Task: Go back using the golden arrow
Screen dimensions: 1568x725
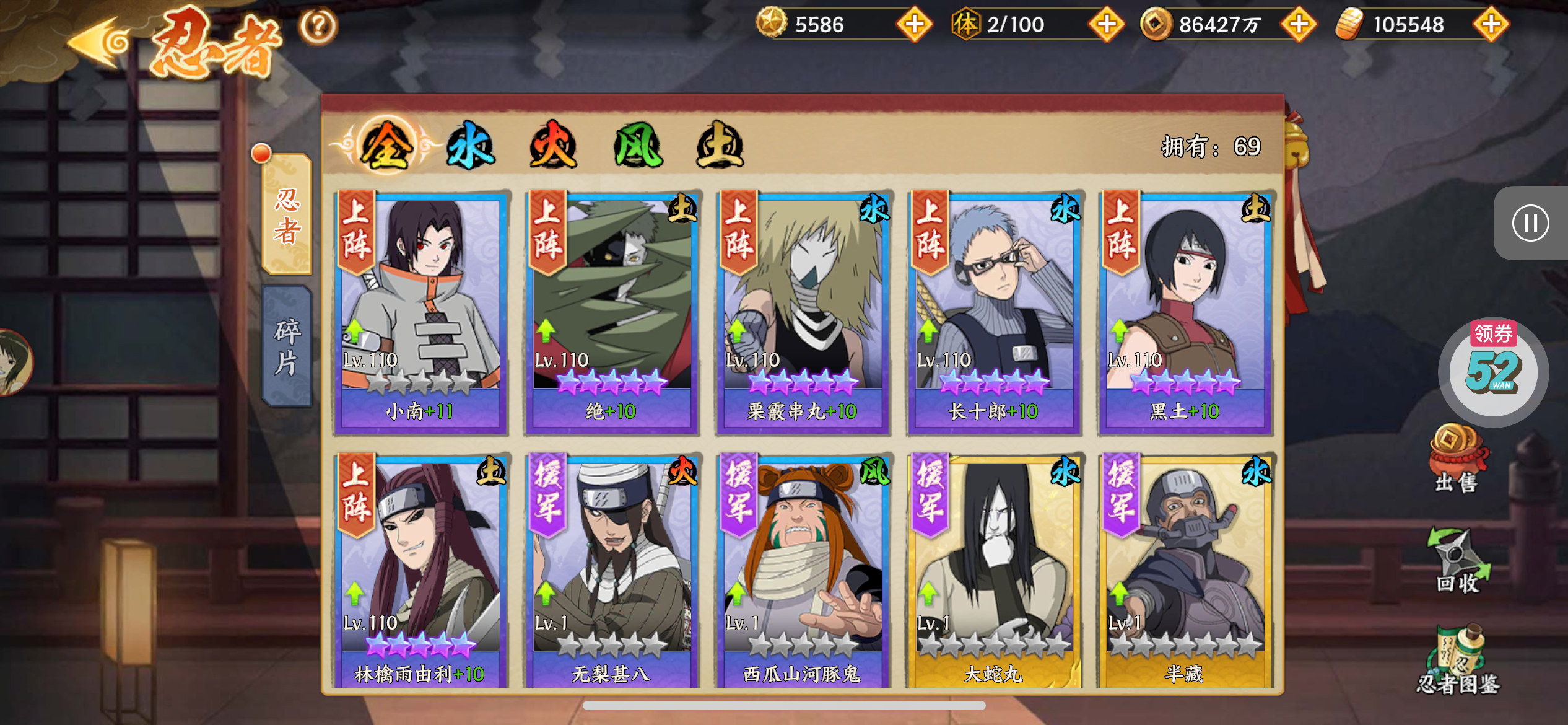Action: pos(98,42)
